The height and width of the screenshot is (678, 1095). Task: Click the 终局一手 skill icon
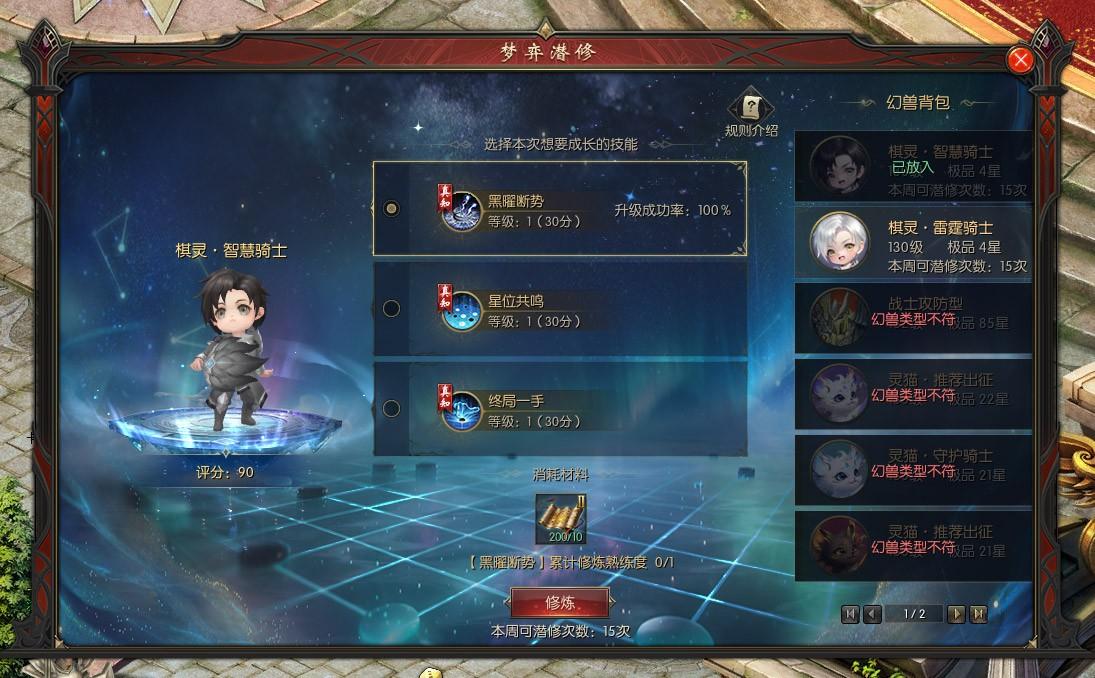462,410
